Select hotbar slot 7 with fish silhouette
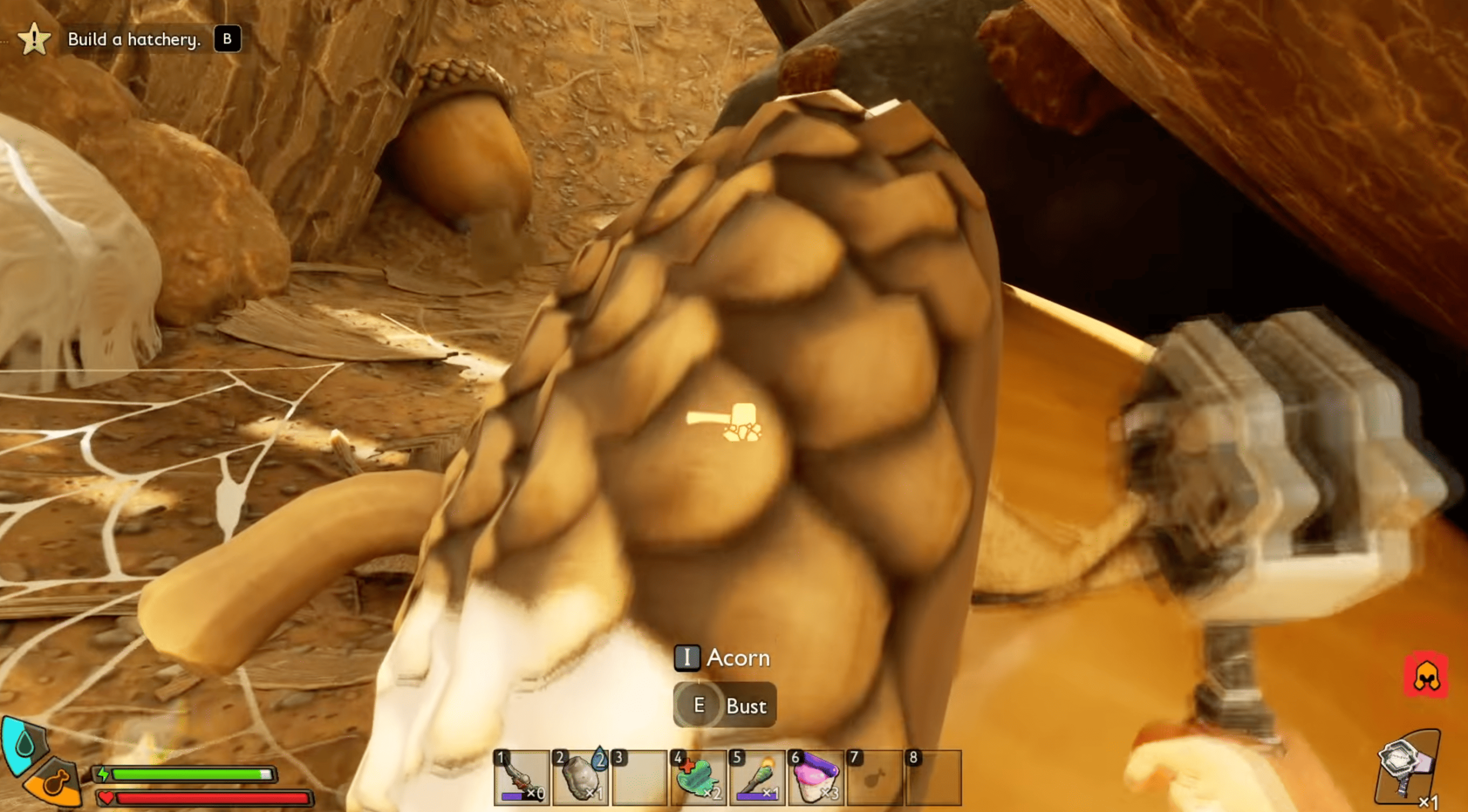The image size is (1468, 812). pyautogui.click(x=874, y=778)
